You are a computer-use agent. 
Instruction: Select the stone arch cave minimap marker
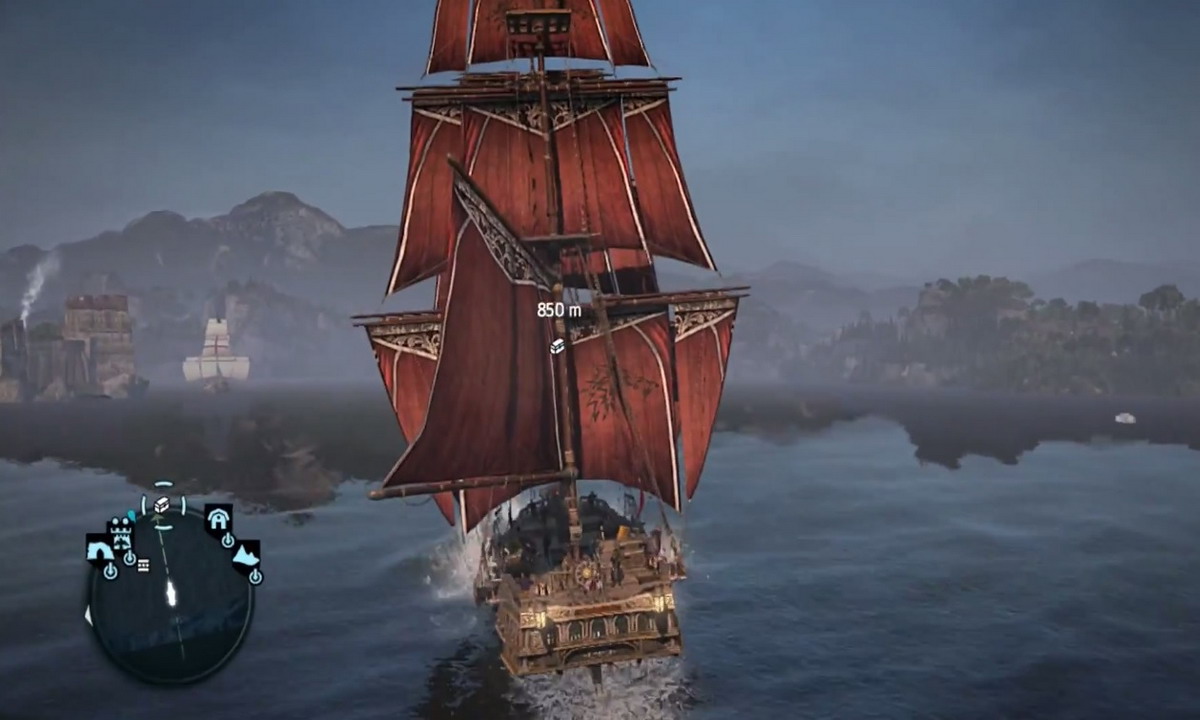99,549
